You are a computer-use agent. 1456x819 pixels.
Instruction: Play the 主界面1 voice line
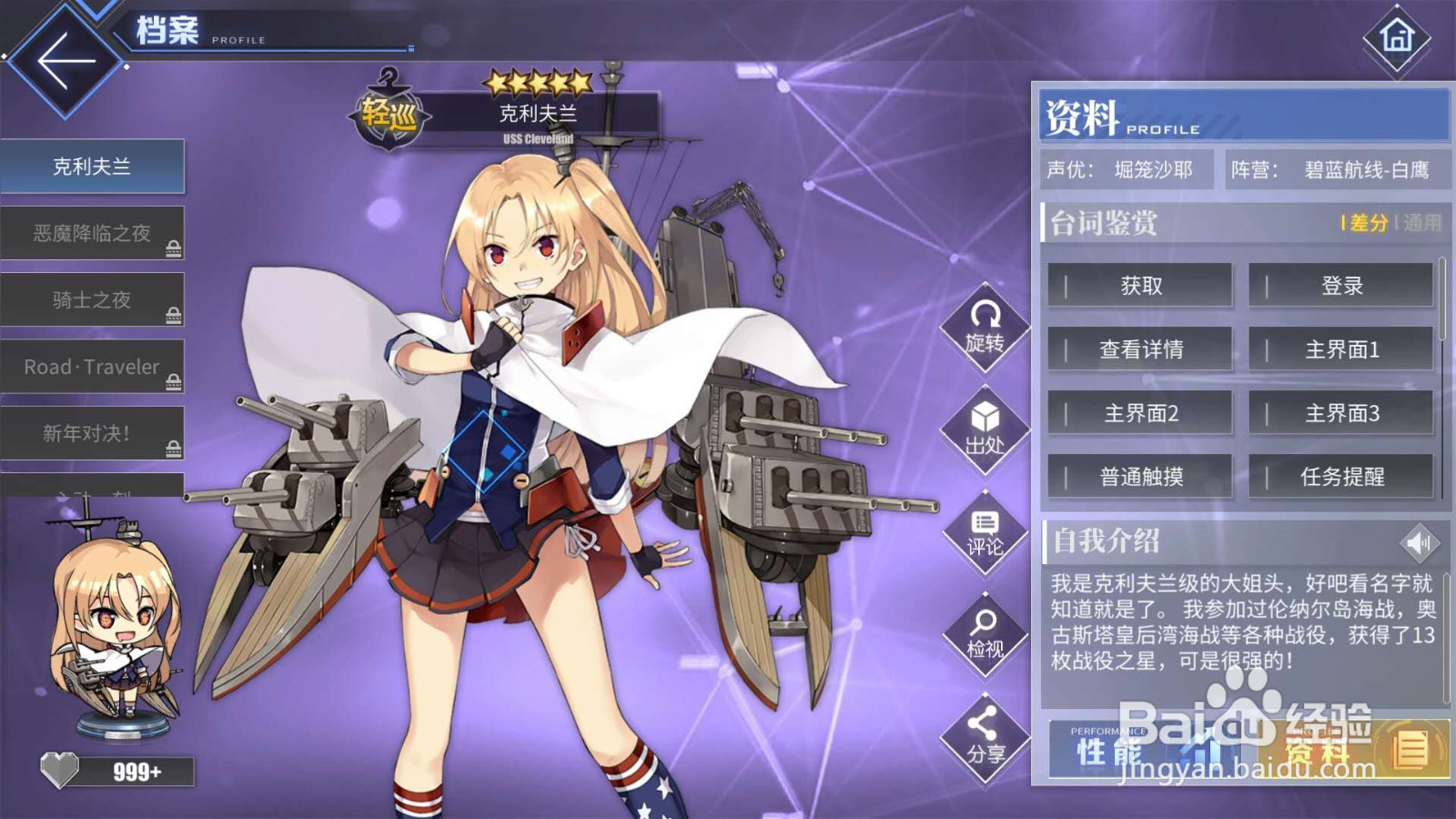coord(1340,349)
